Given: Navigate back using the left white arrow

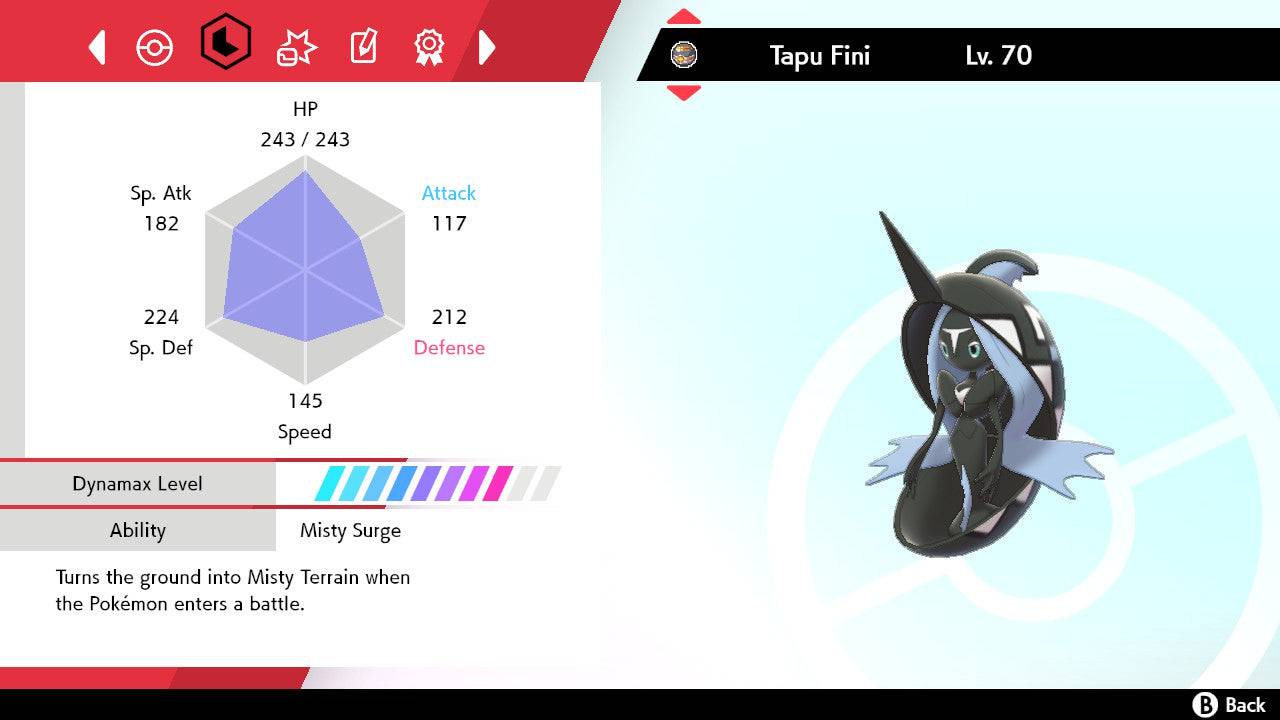Looking at the screenshot, I should pos(96,46).
